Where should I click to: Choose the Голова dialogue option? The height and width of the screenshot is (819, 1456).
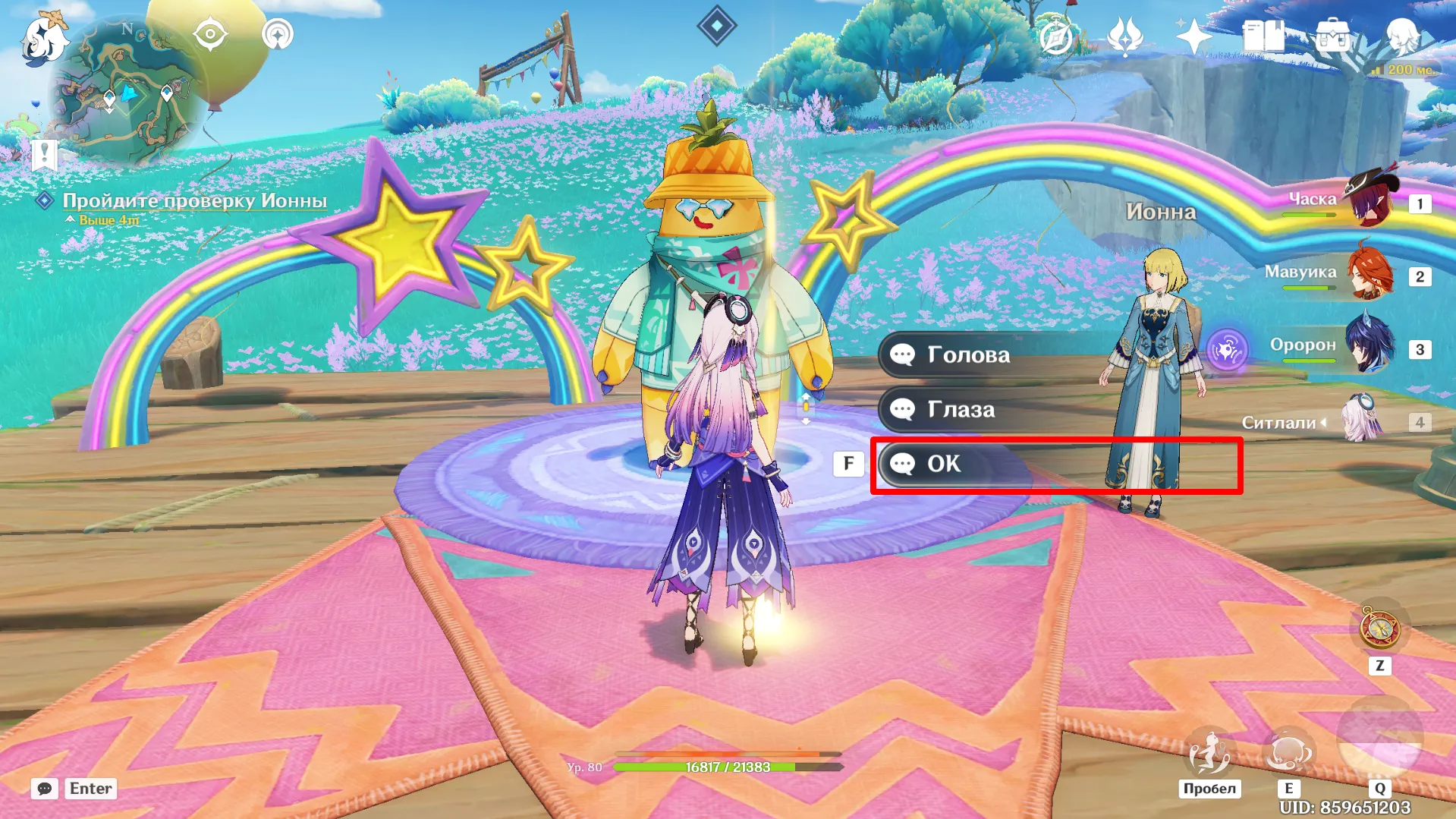(x=968, y=354)
